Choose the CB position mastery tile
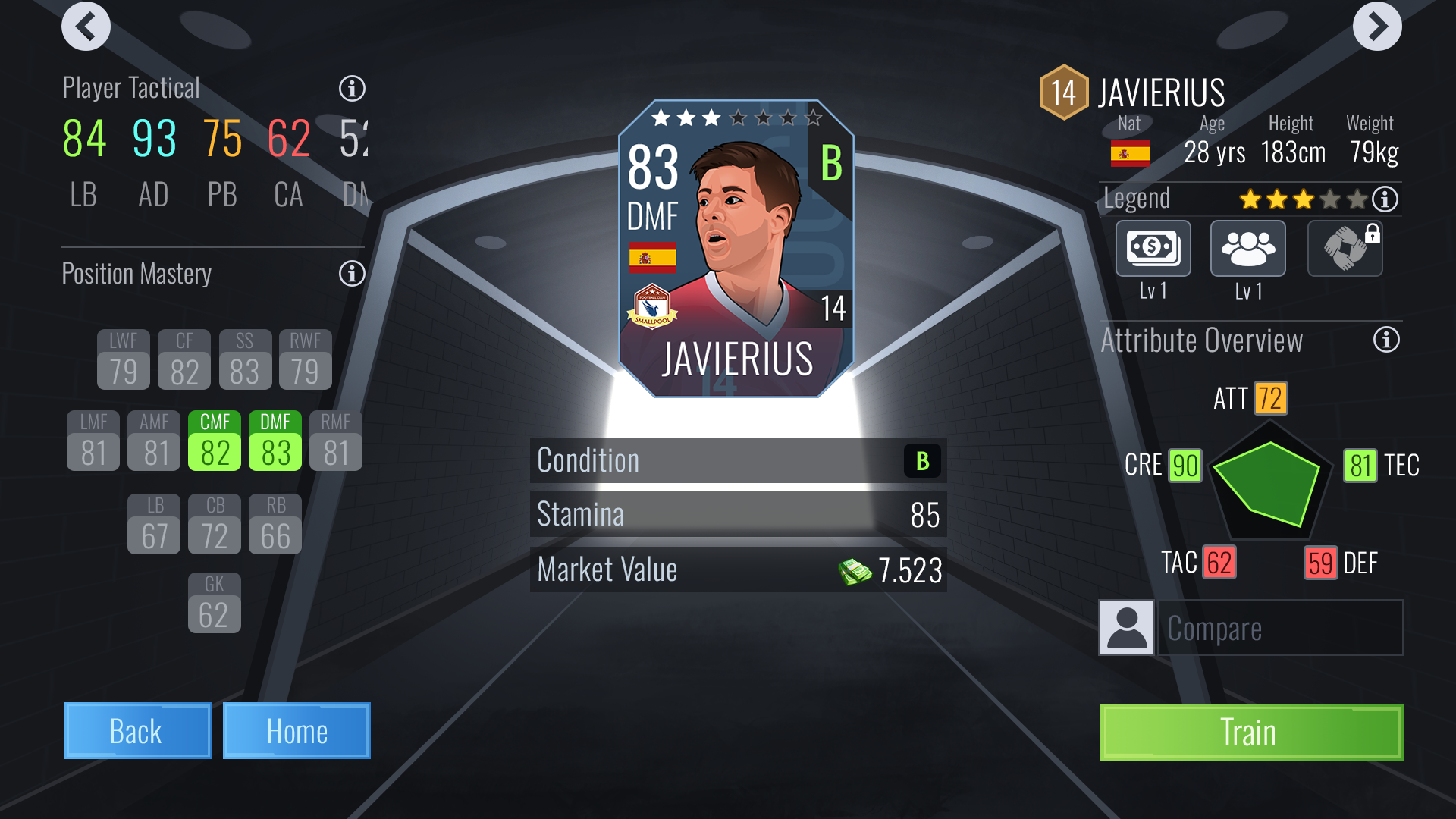Viewport: 1456px width, 819px height. coord(215,524)
